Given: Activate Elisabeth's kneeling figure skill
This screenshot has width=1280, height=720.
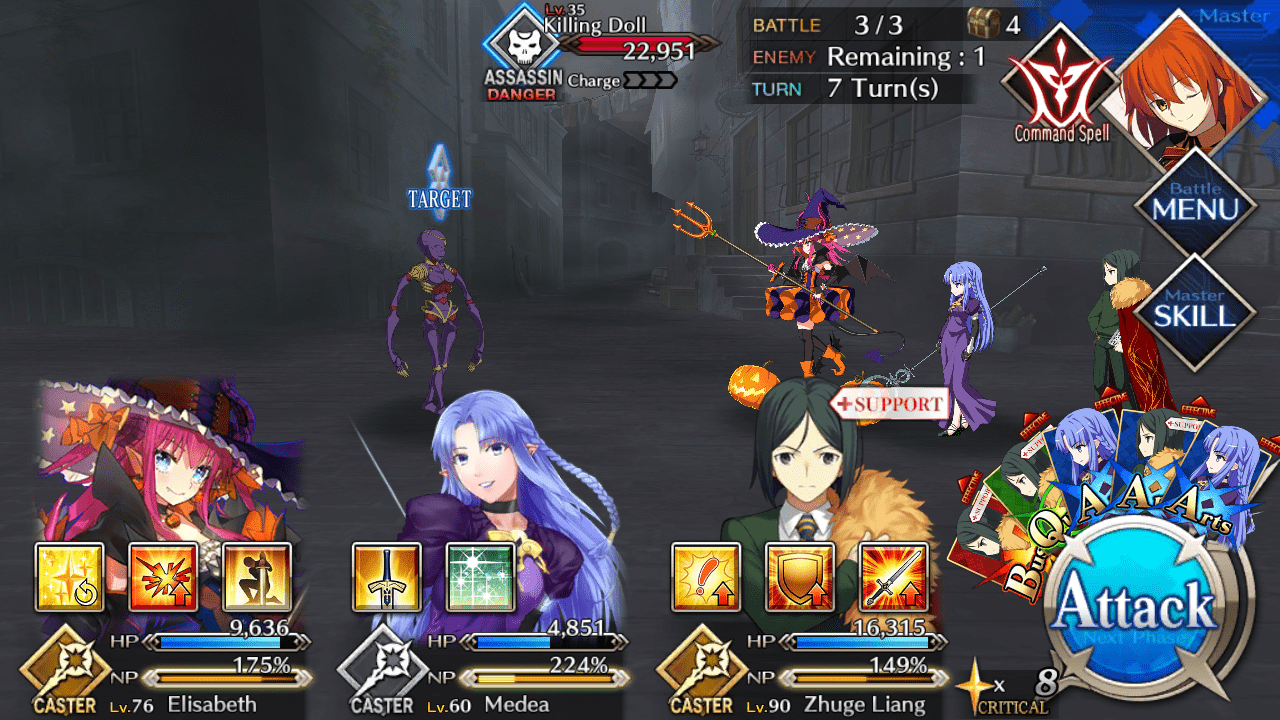Looking at the screenshot, I should point(257,577).
